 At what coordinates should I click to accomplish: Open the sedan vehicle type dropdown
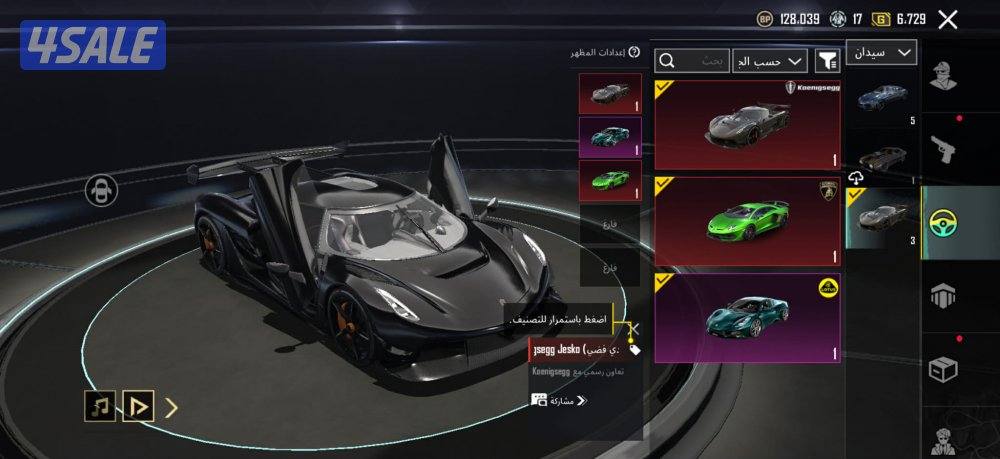coord(881,52)
